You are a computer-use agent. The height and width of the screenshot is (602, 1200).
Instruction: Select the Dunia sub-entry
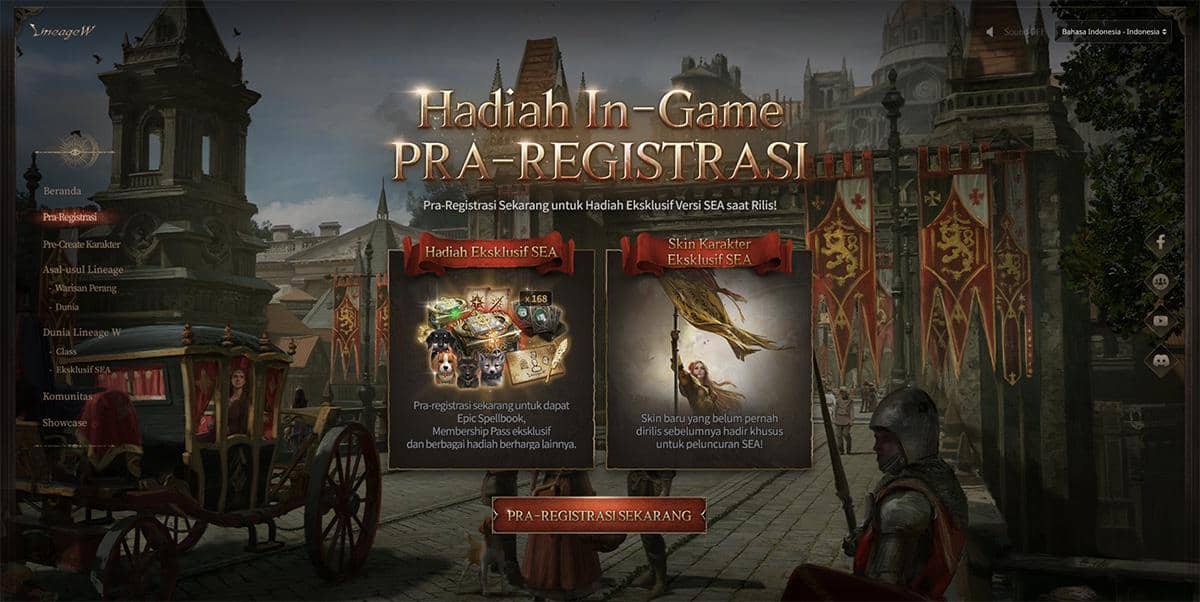pos(68,307)
